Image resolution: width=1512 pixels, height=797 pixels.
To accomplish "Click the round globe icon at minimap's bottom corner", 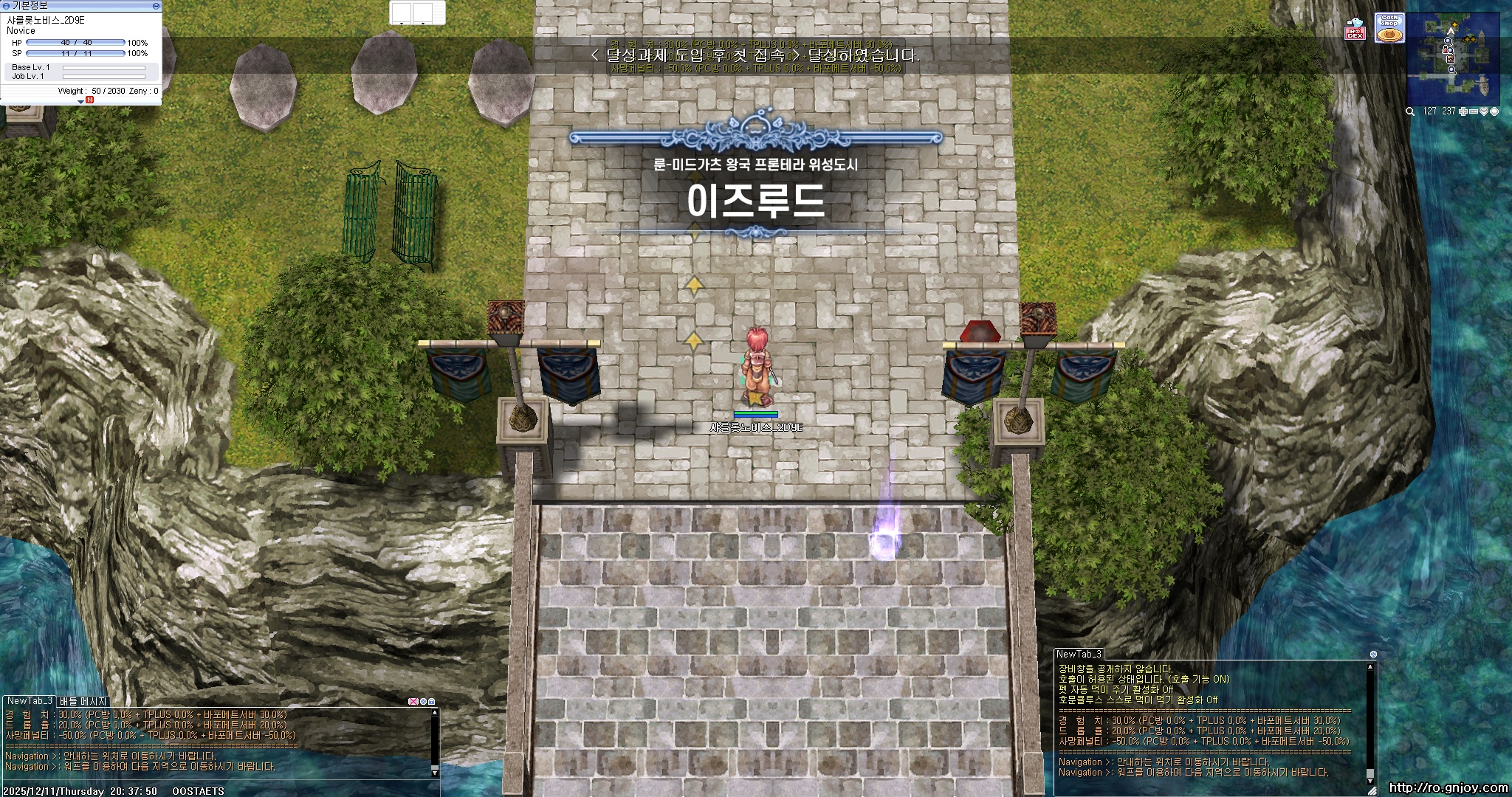I will tap(1494, 111).
